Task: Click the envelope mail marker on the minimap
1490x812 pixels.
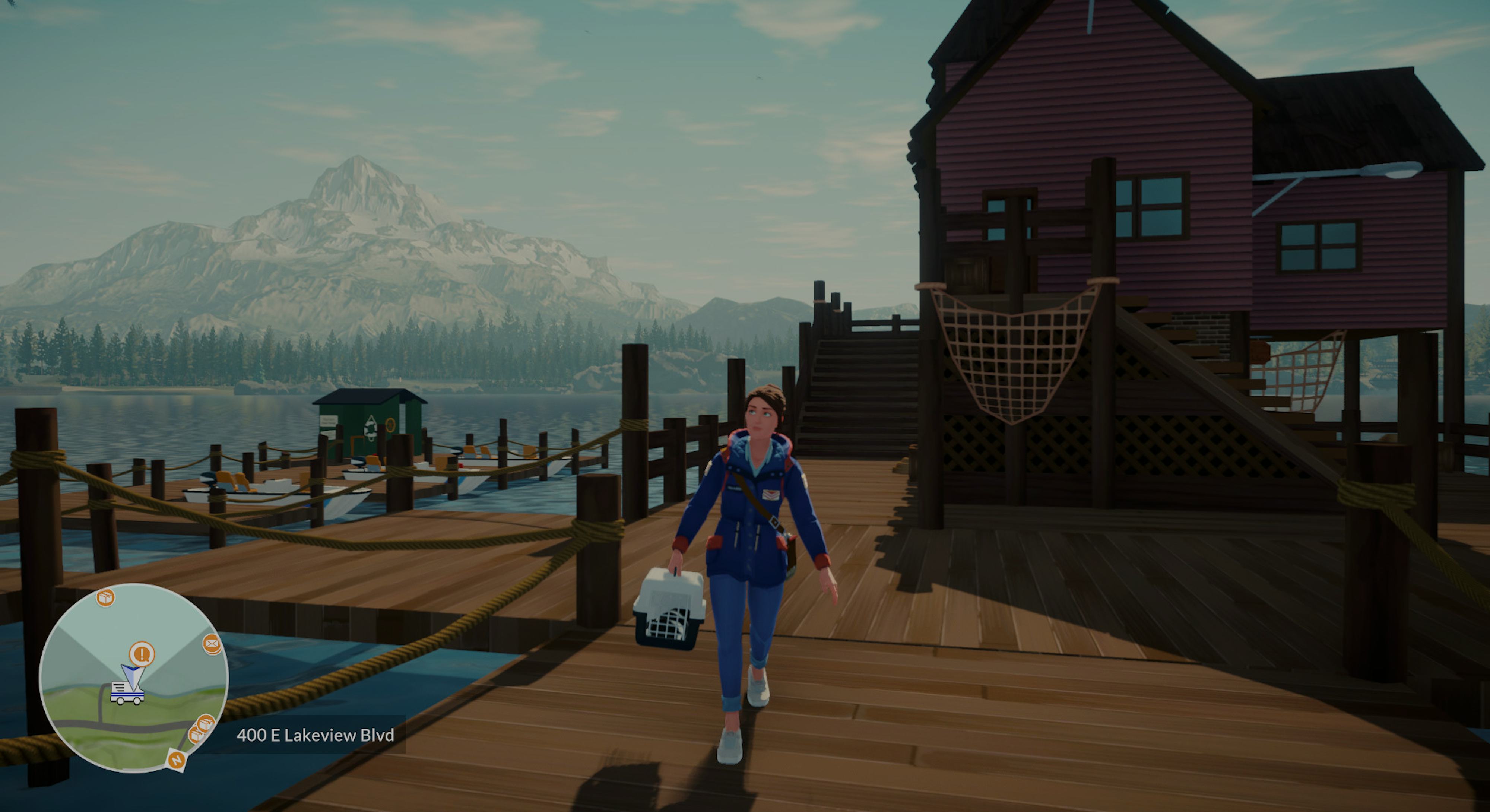Action: tap(212, 644)
